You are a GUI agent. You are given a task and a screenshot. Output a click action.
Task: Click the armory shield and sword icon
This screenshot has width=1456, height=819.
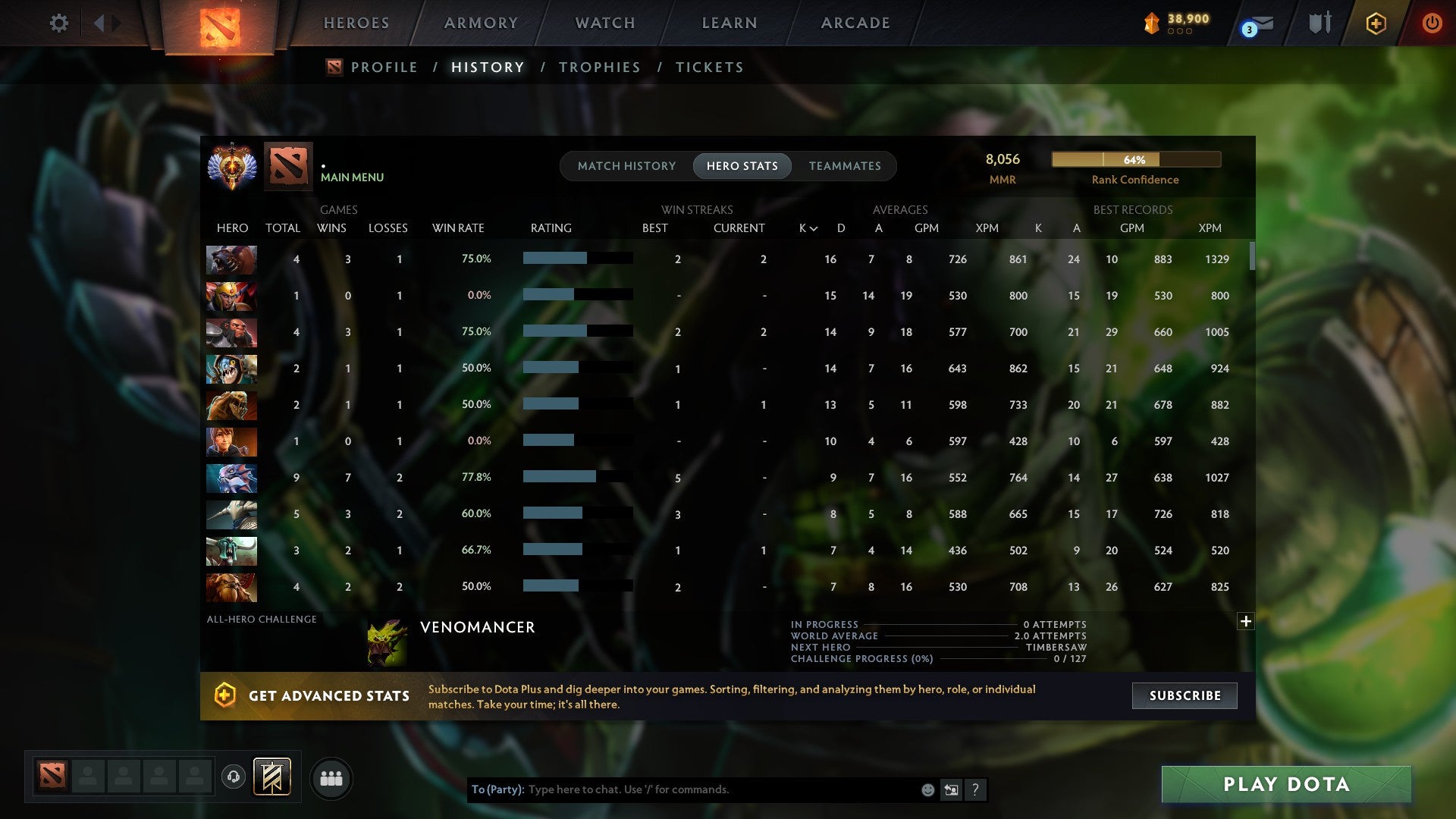(1319, 23)
